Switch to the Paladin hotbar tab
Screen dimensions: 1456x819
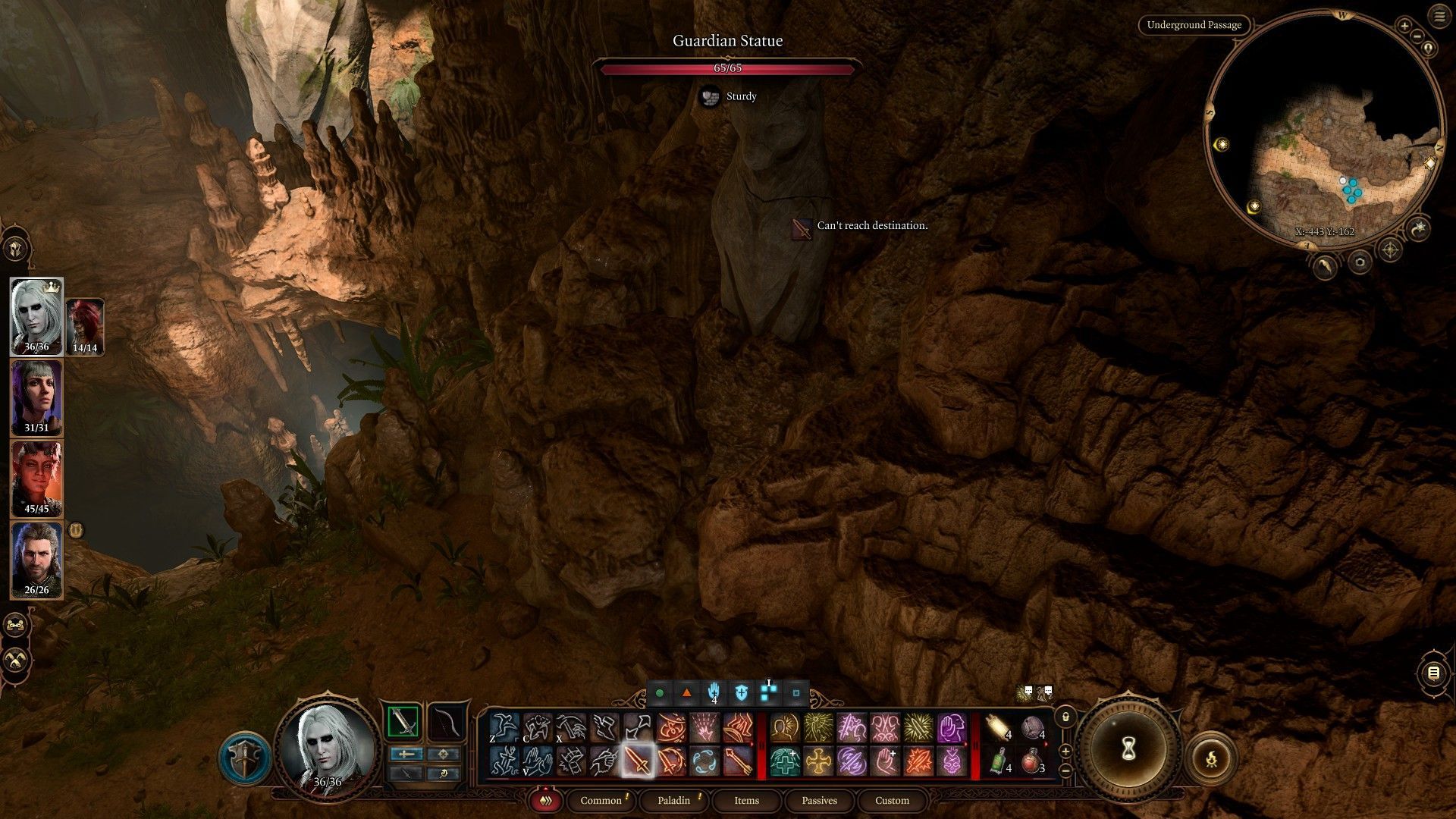pos(673,800)
